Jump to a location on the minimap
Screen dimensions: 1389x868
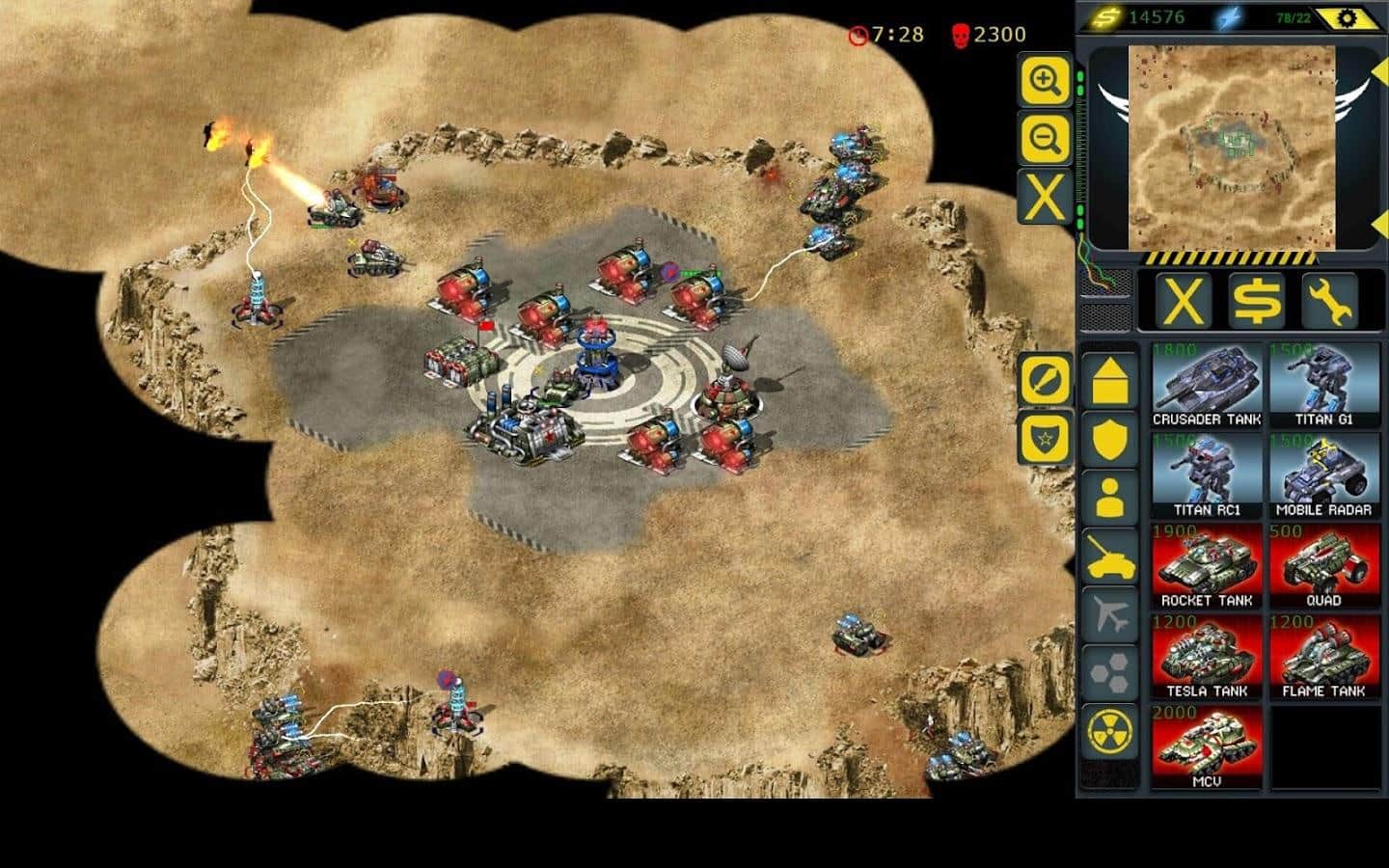click(x=1231, y=147)
